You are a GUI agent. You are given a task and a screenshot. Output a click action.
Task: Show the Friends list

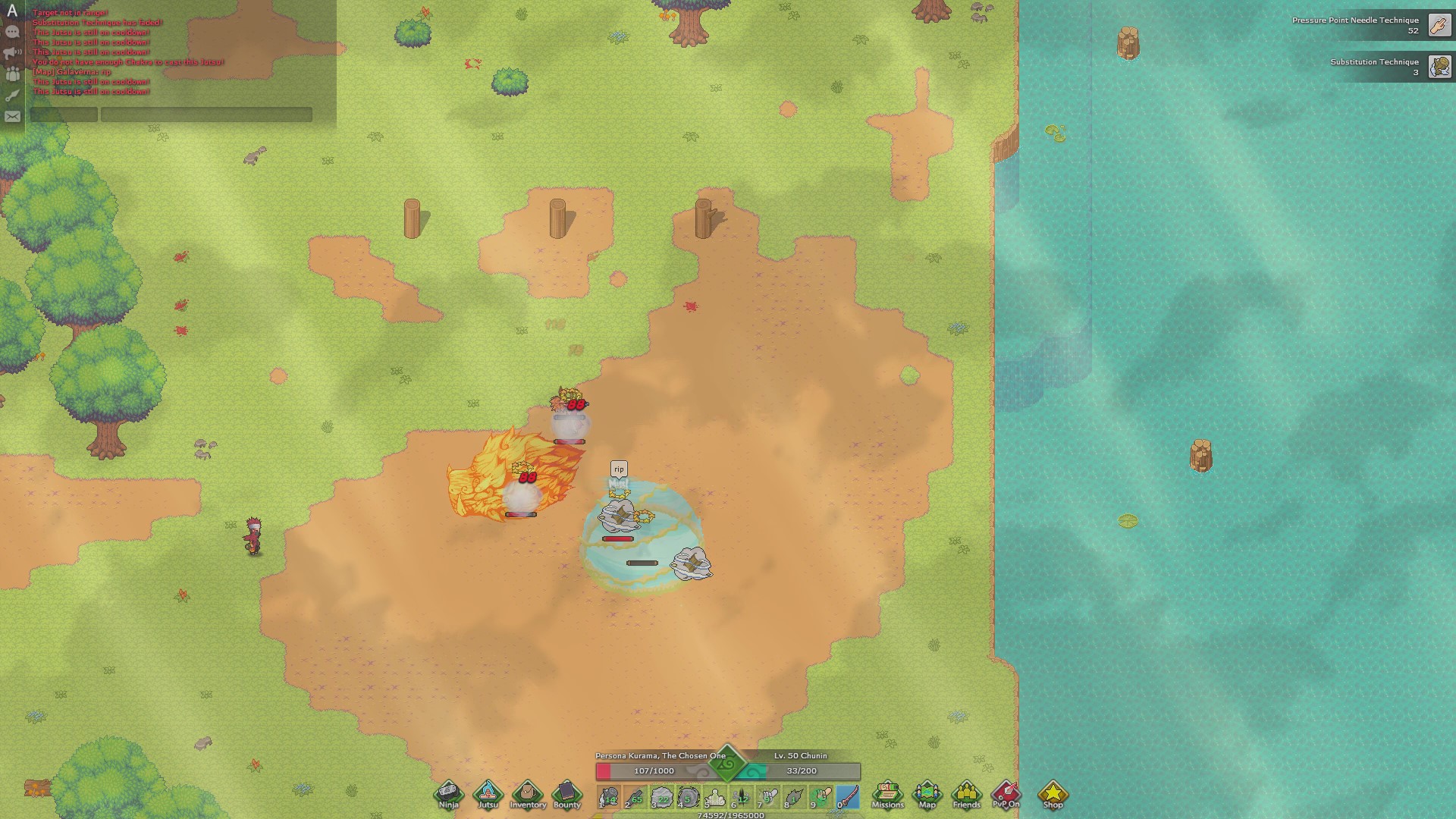(966, 794)
